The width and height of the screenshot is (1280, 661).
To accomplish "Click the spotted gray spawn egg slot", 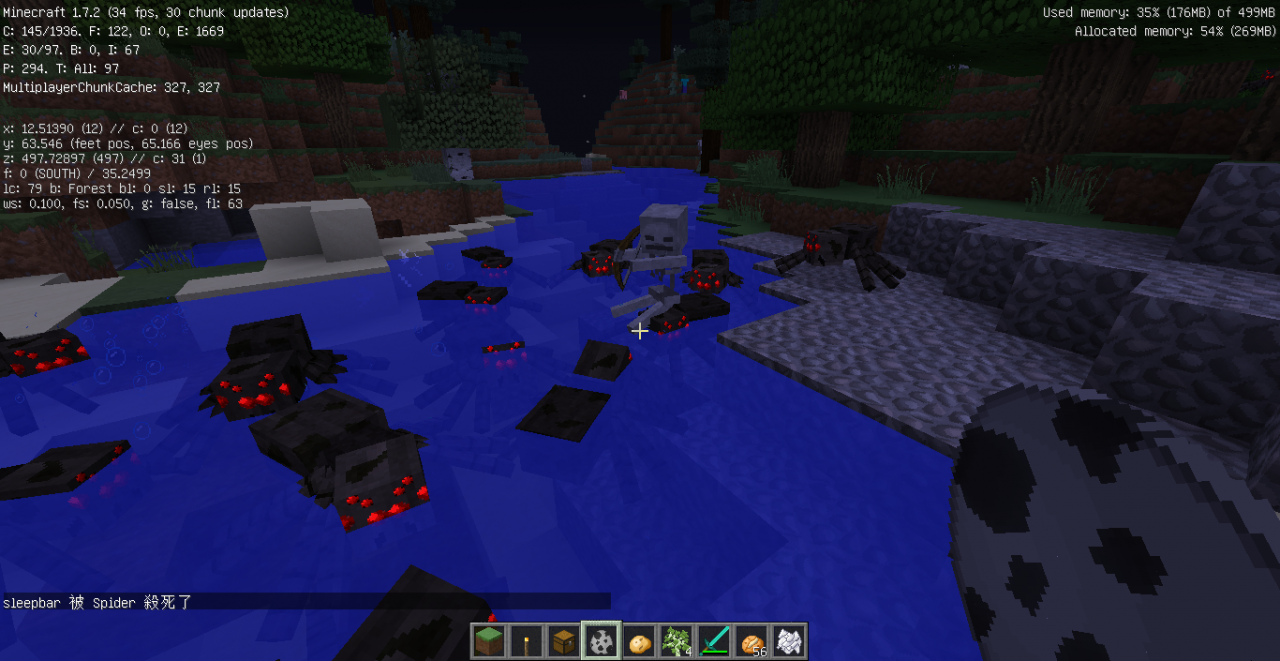I will tap(602, 641).
